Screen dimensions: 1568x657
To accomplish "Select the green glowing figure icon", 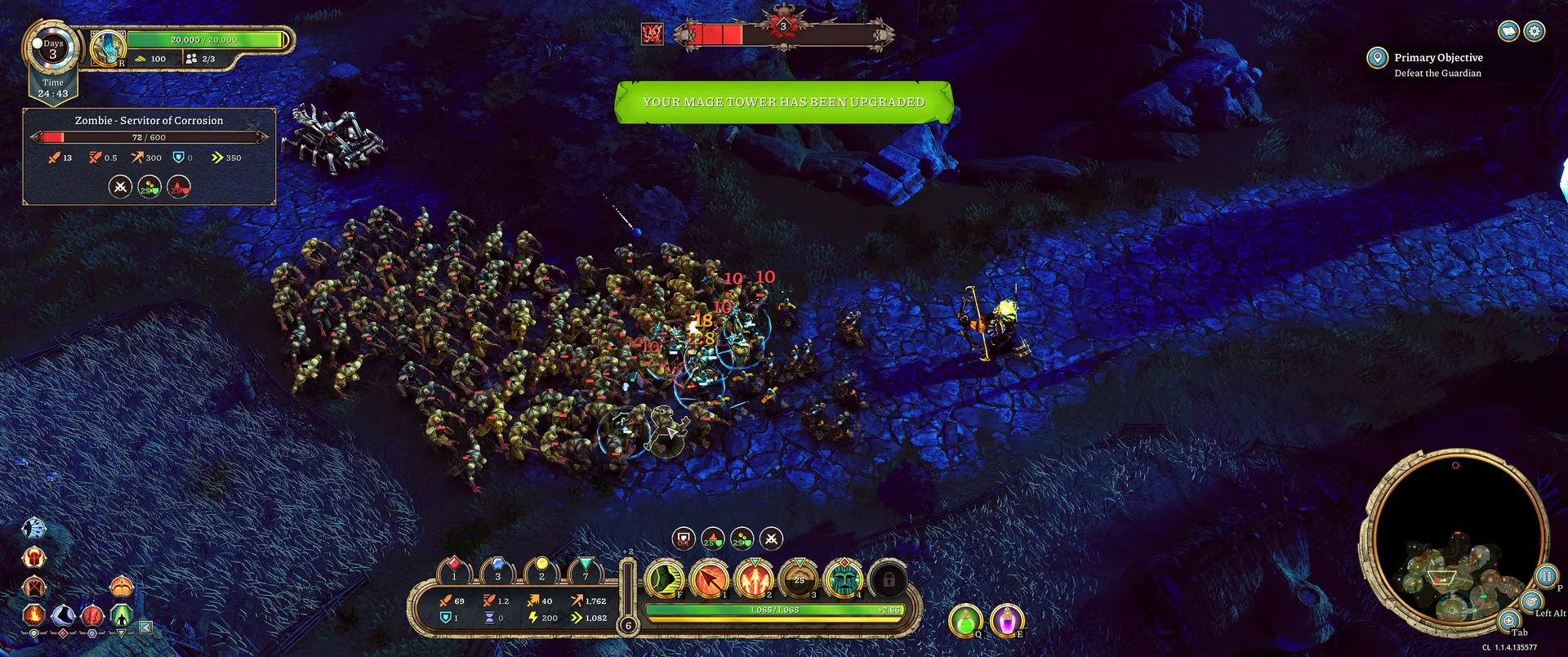I will pyautogui.click(x=122, y=615).
